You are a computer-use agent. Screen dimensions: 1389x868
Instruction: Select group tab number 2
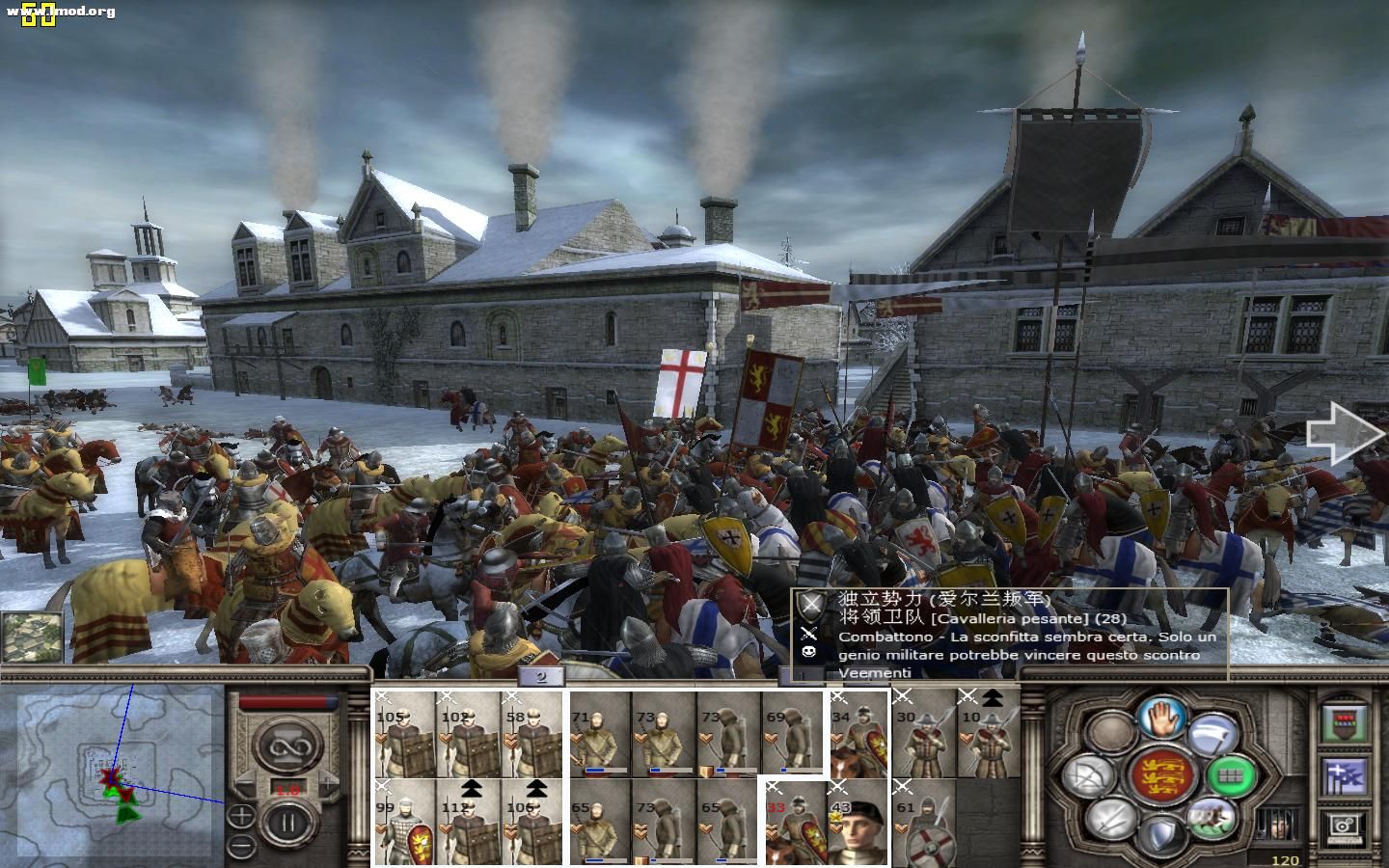541,677
